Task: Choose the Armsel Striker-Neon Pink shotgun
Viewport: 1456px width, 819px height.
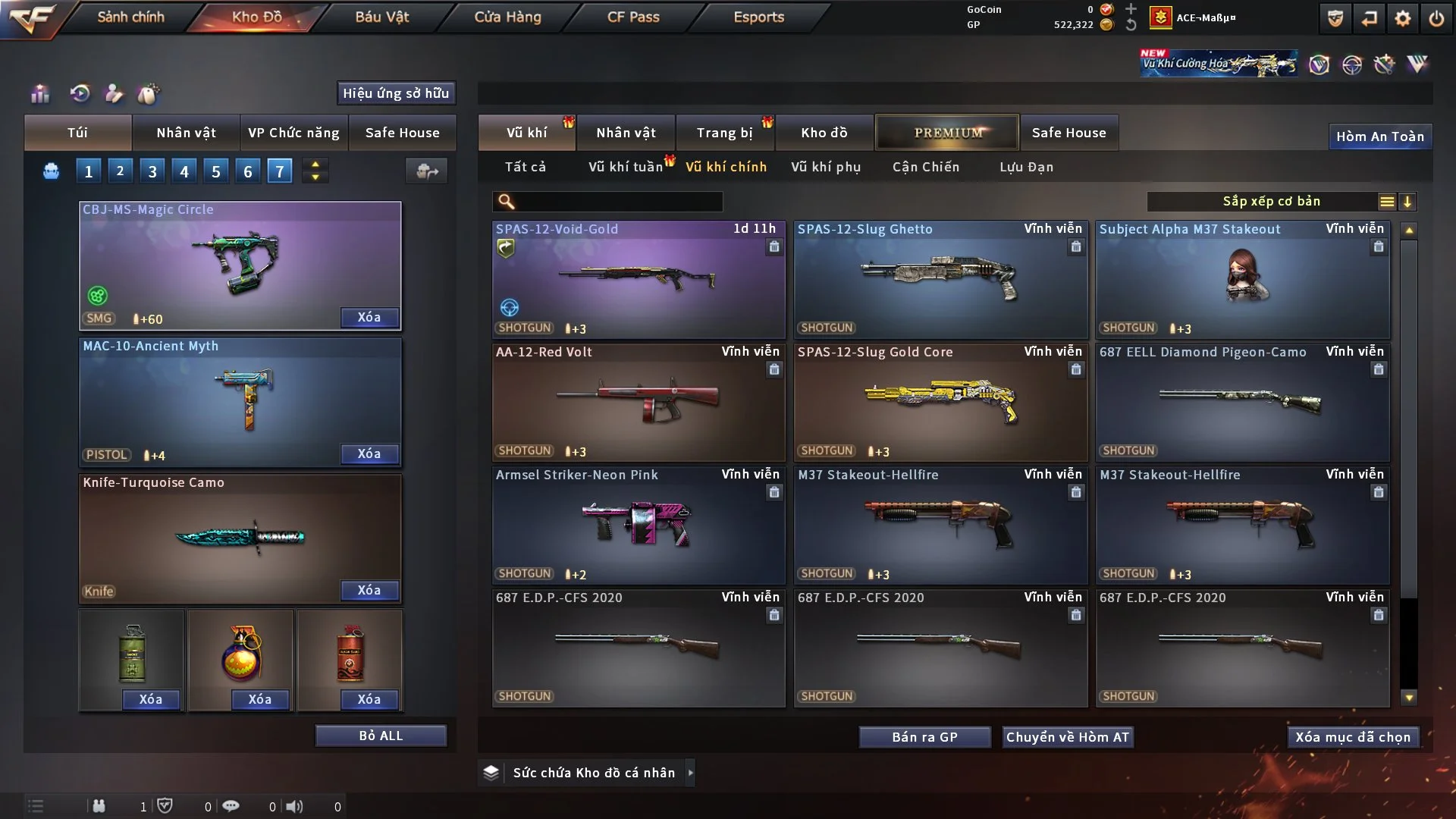Action: tap(639, 525)
